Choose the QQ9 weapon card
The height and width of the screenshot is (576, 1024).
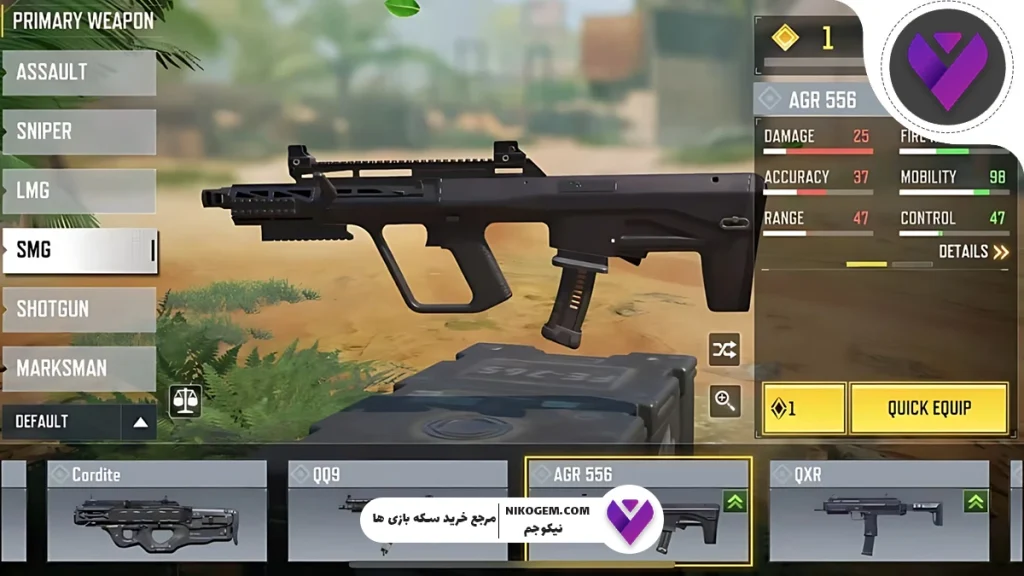pos(397,511)
